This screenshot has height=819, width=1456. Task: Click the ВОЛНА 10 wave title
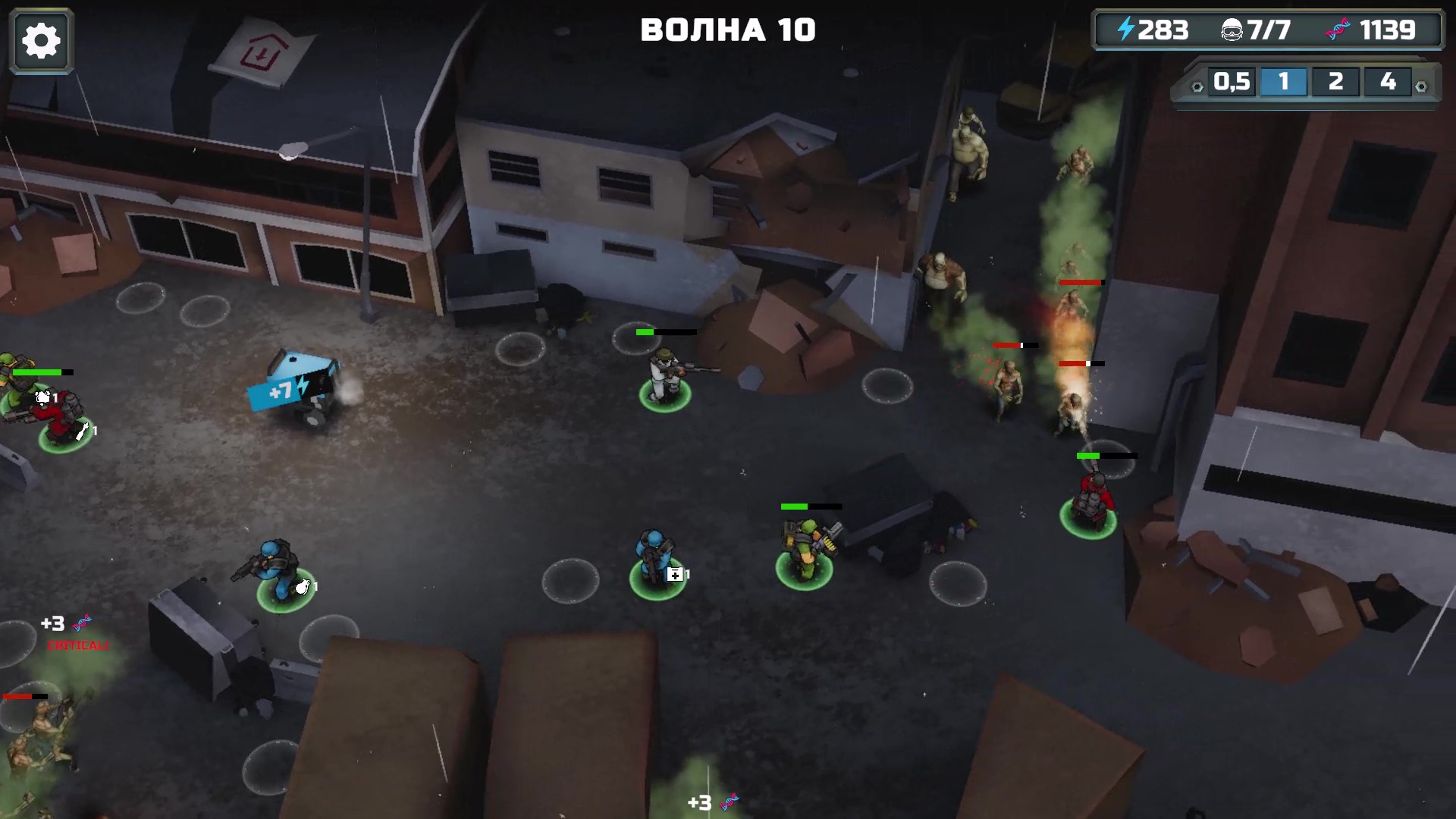click(x=730, y=30)
